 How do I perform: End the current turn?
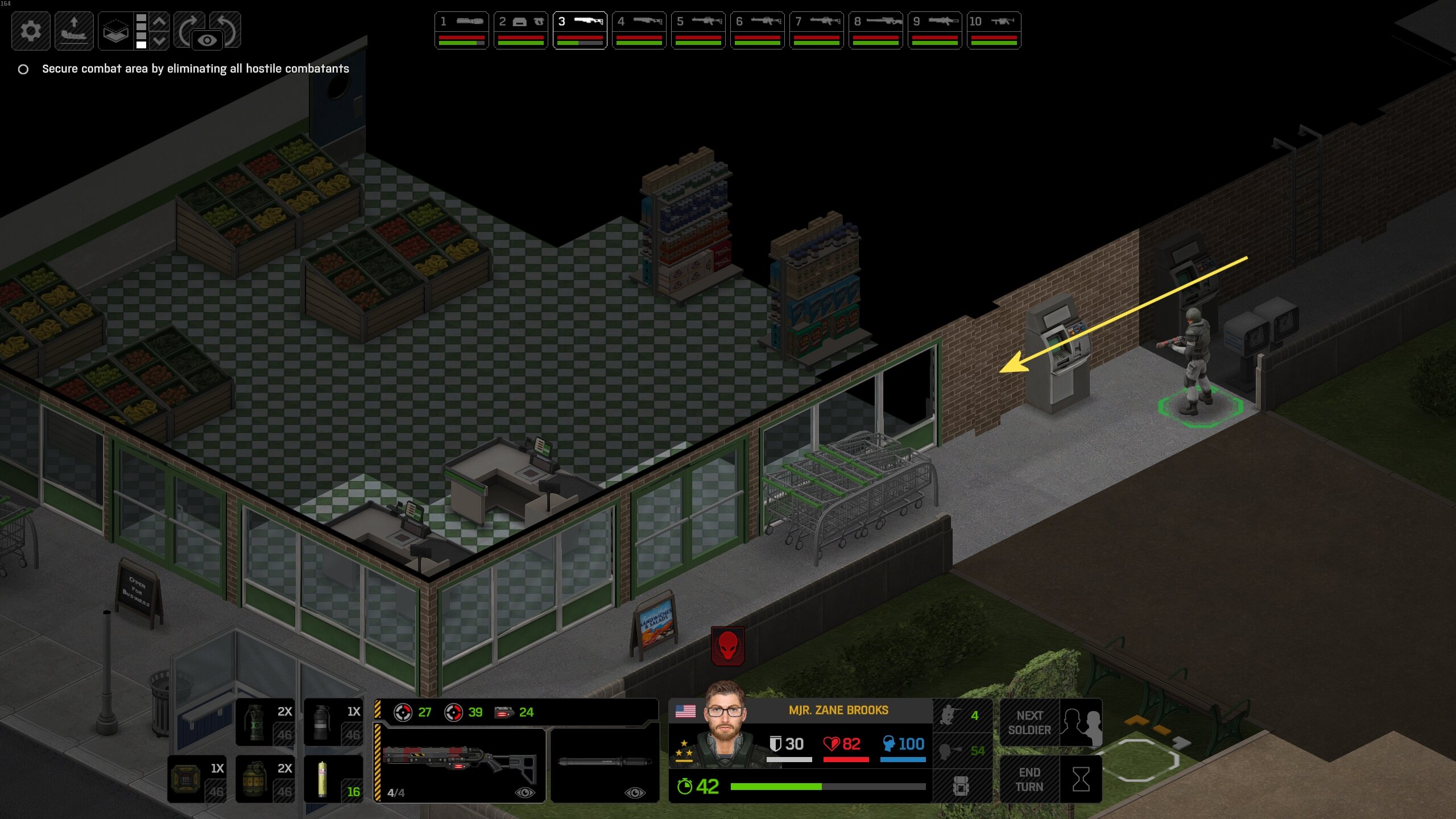coord(1050,779)
